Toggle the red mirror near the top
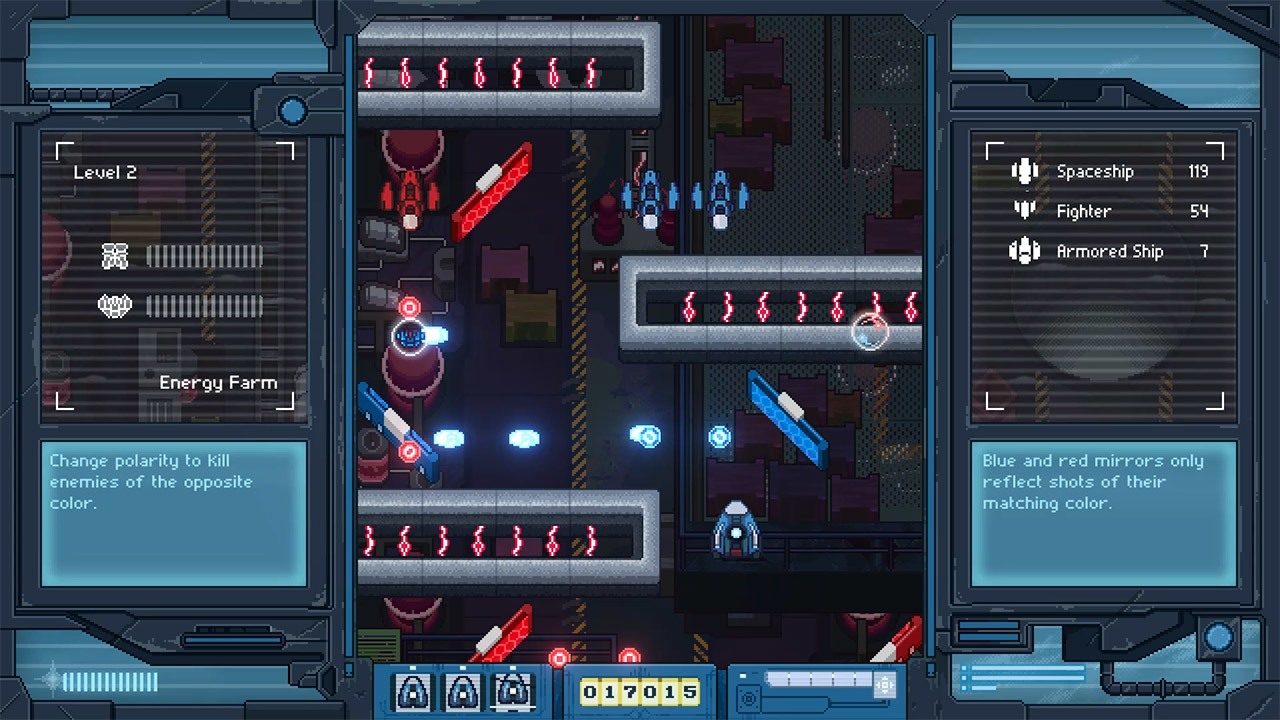Viewport: 1280px width, 720px height. [x=493, y=190]
